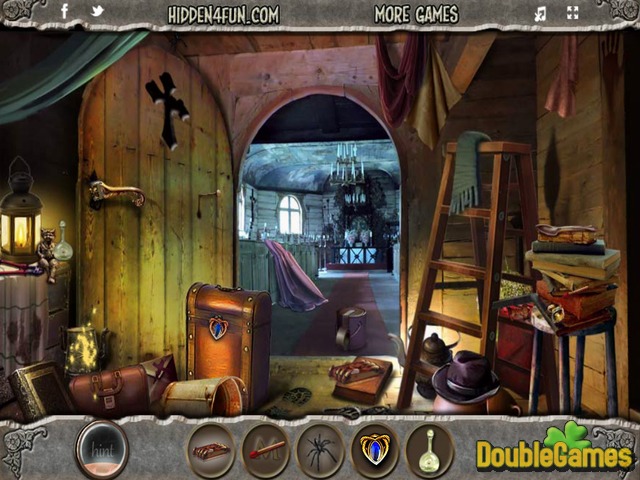Viewport: 640px width, 480px height.
Task: Open the More Games link
Action: point(416,14)
